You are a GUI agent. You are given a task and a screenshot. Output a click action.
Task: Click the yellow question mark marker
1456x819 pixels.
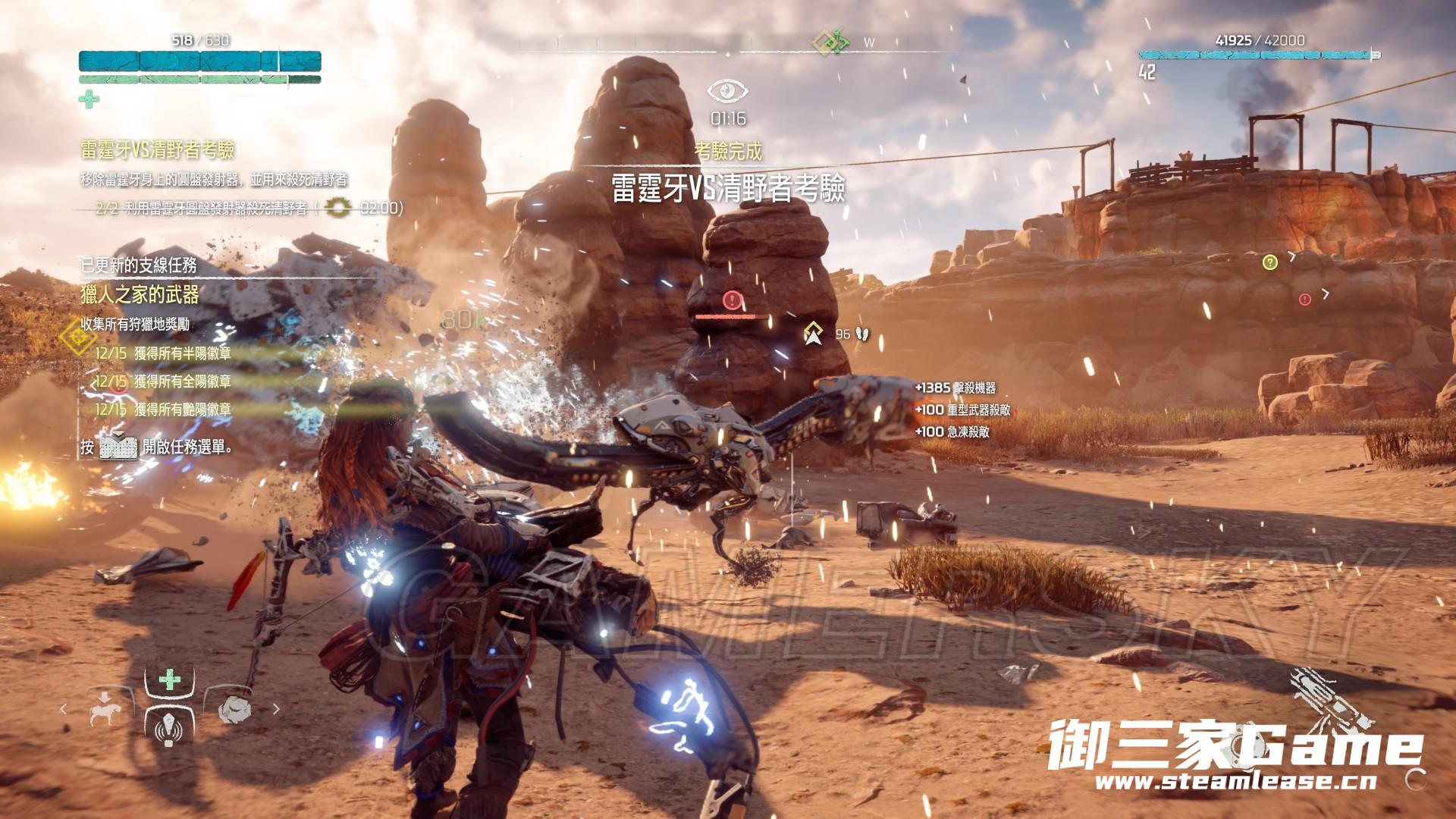pos(1270,262)
